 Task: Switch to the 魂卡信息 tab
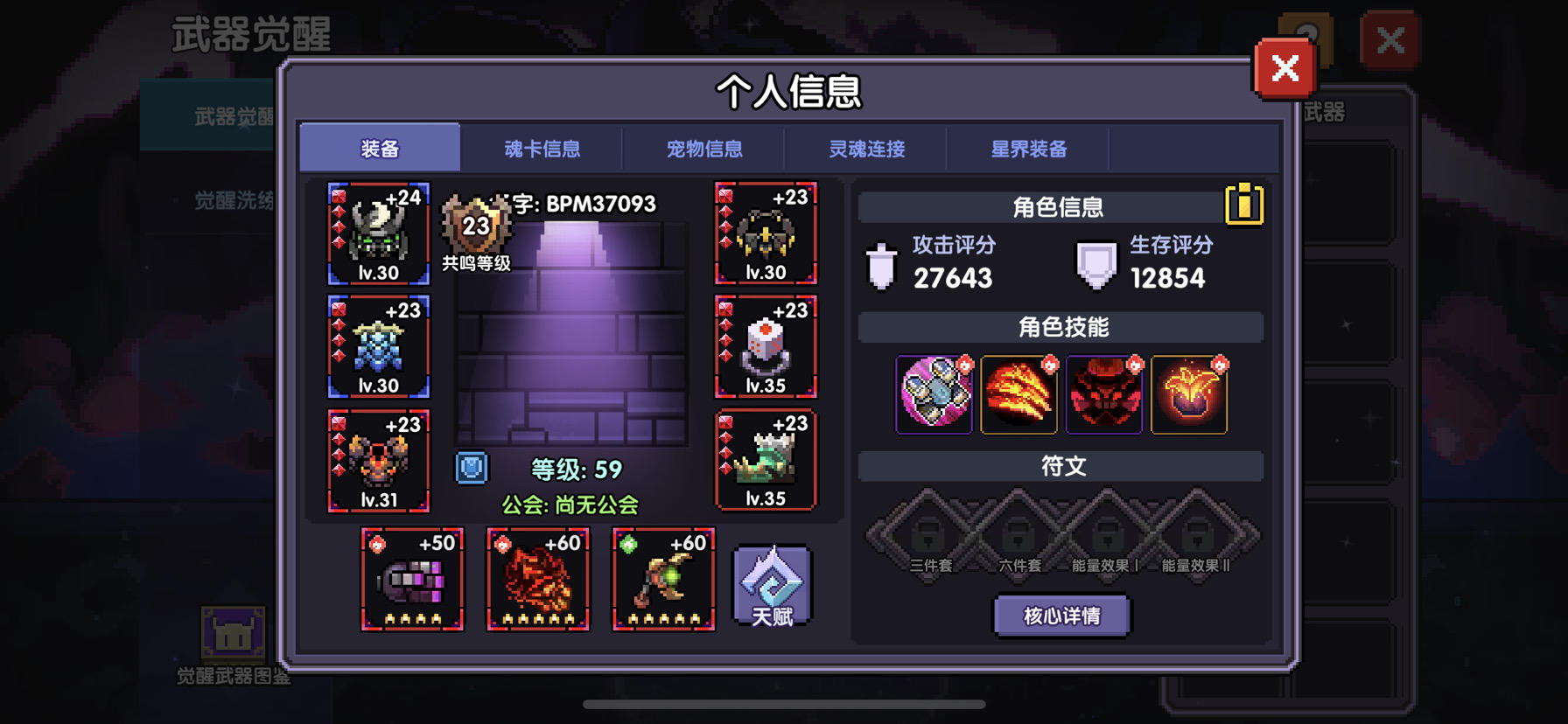[542, 149]
